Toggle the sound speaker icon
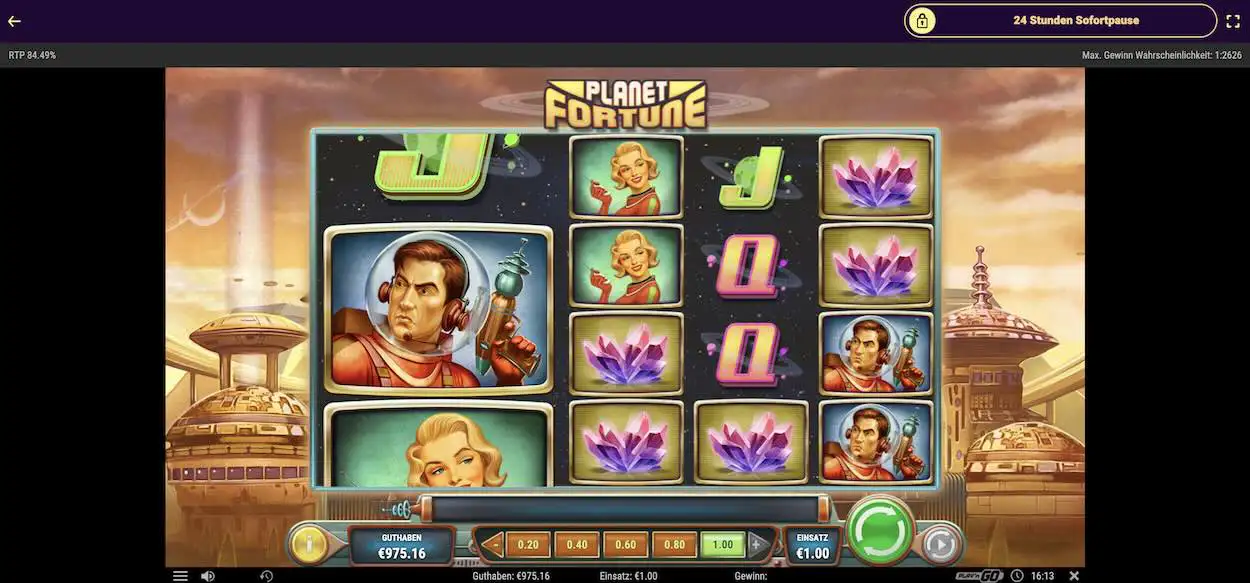Viewport: 1250px width, 583px height. [x=207, y=576]
